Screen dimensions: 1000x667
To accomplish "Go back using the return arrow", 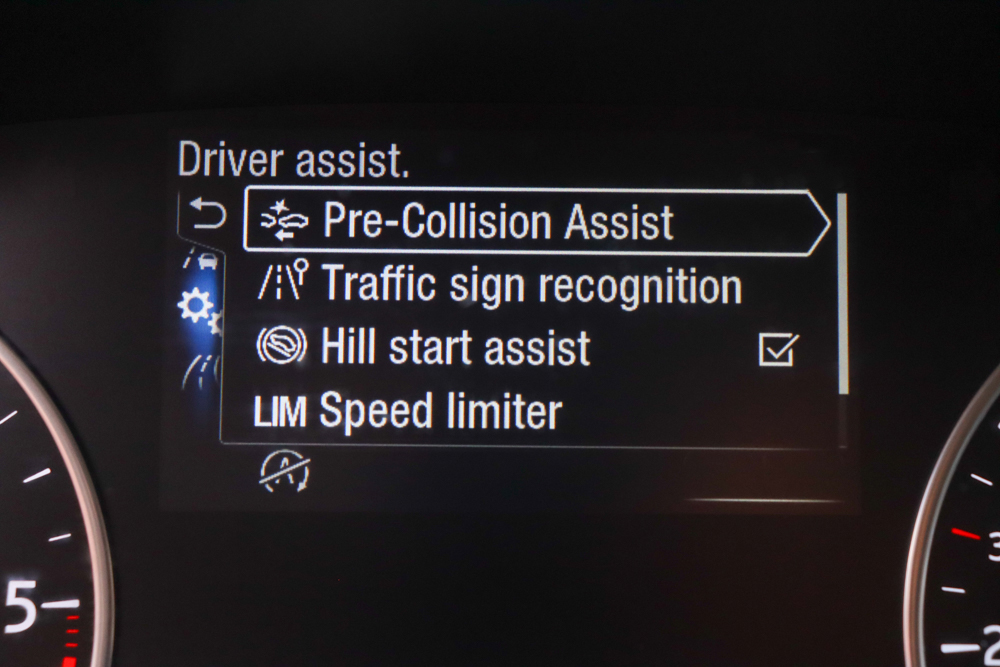I will (x=207, y=215).
